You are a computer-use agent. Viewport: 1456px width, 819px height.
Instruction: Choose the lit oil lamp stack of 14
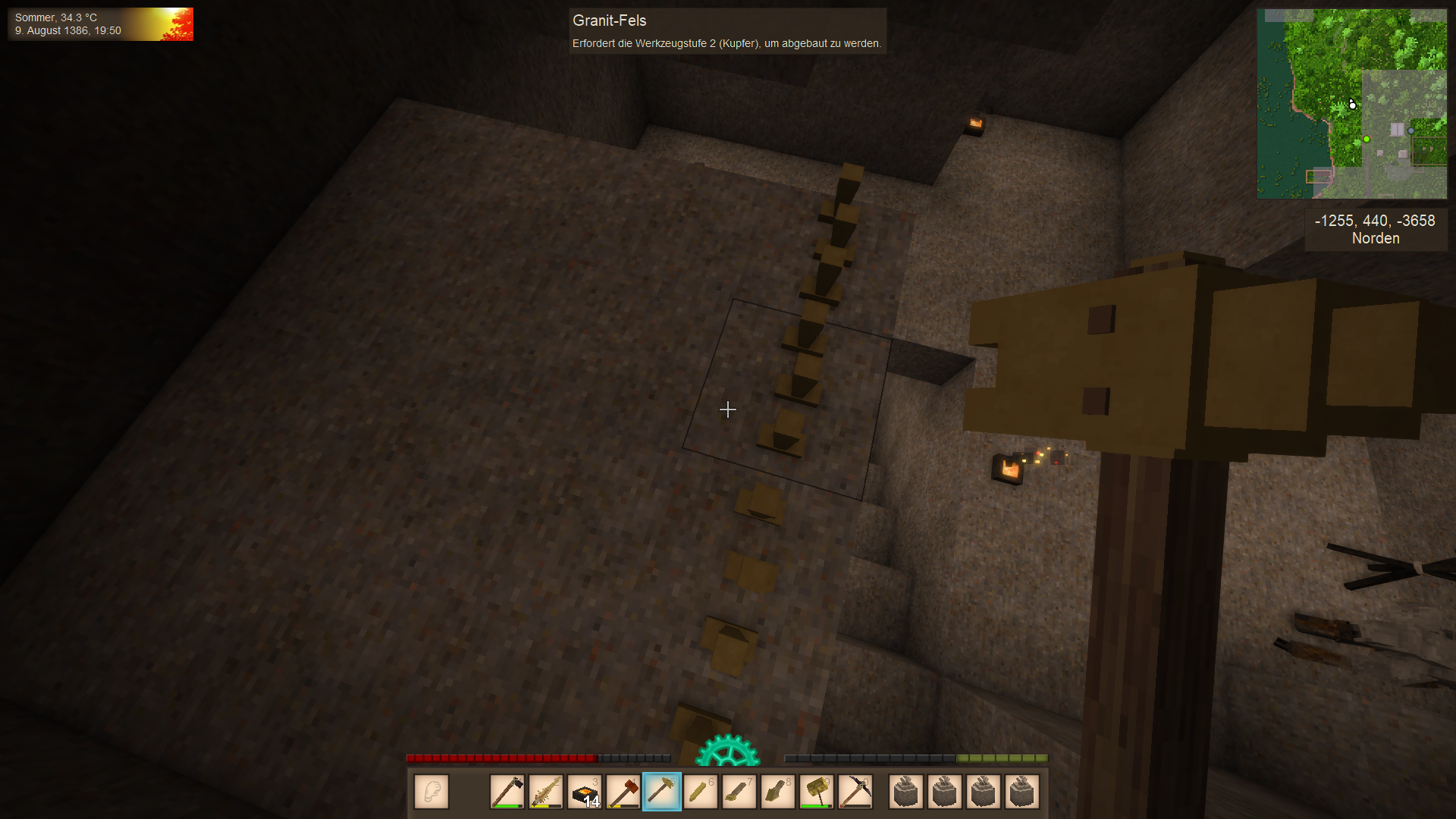pos(585,792)
